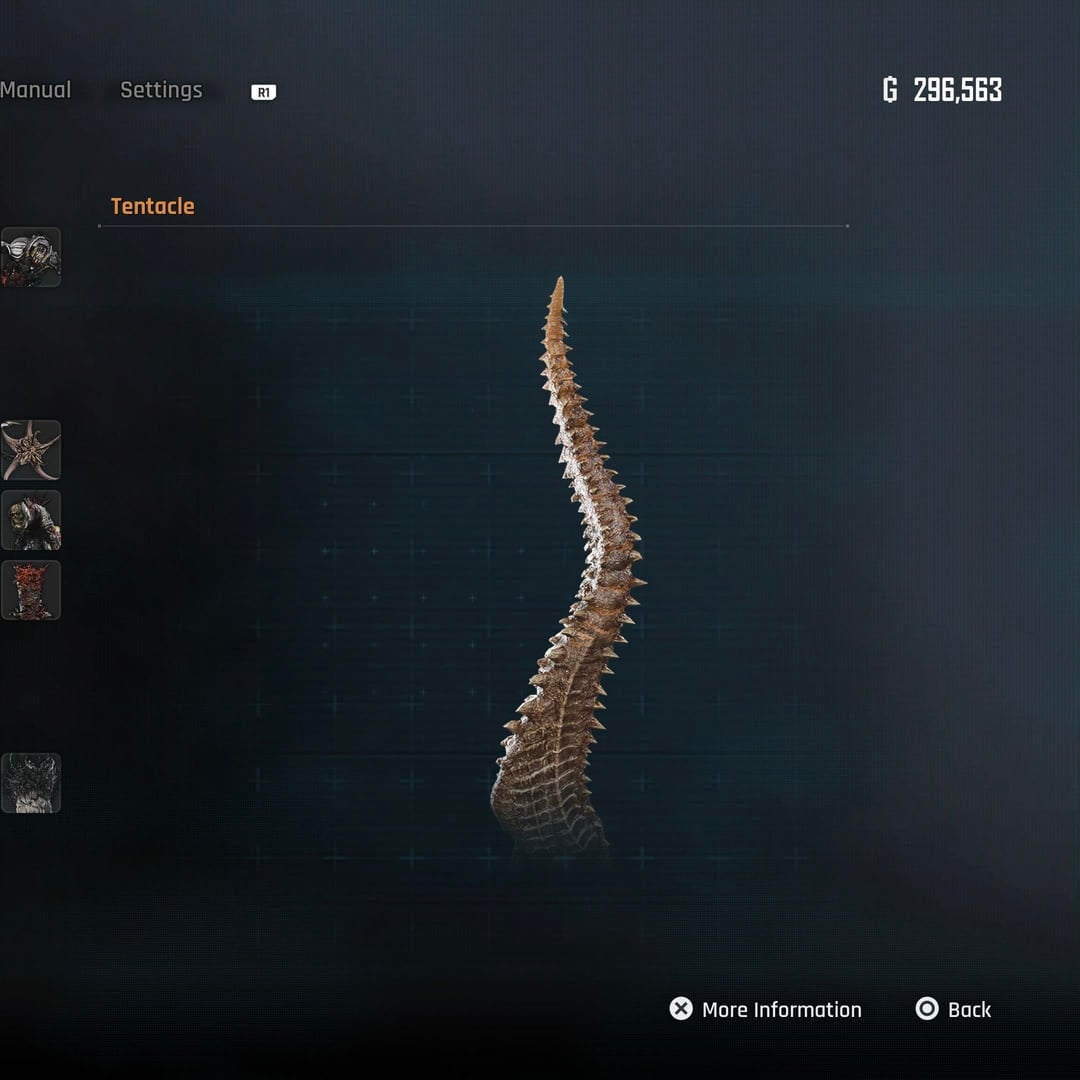
Task: Select the armored creature thumbnail at top
Action: pos(31,257)
